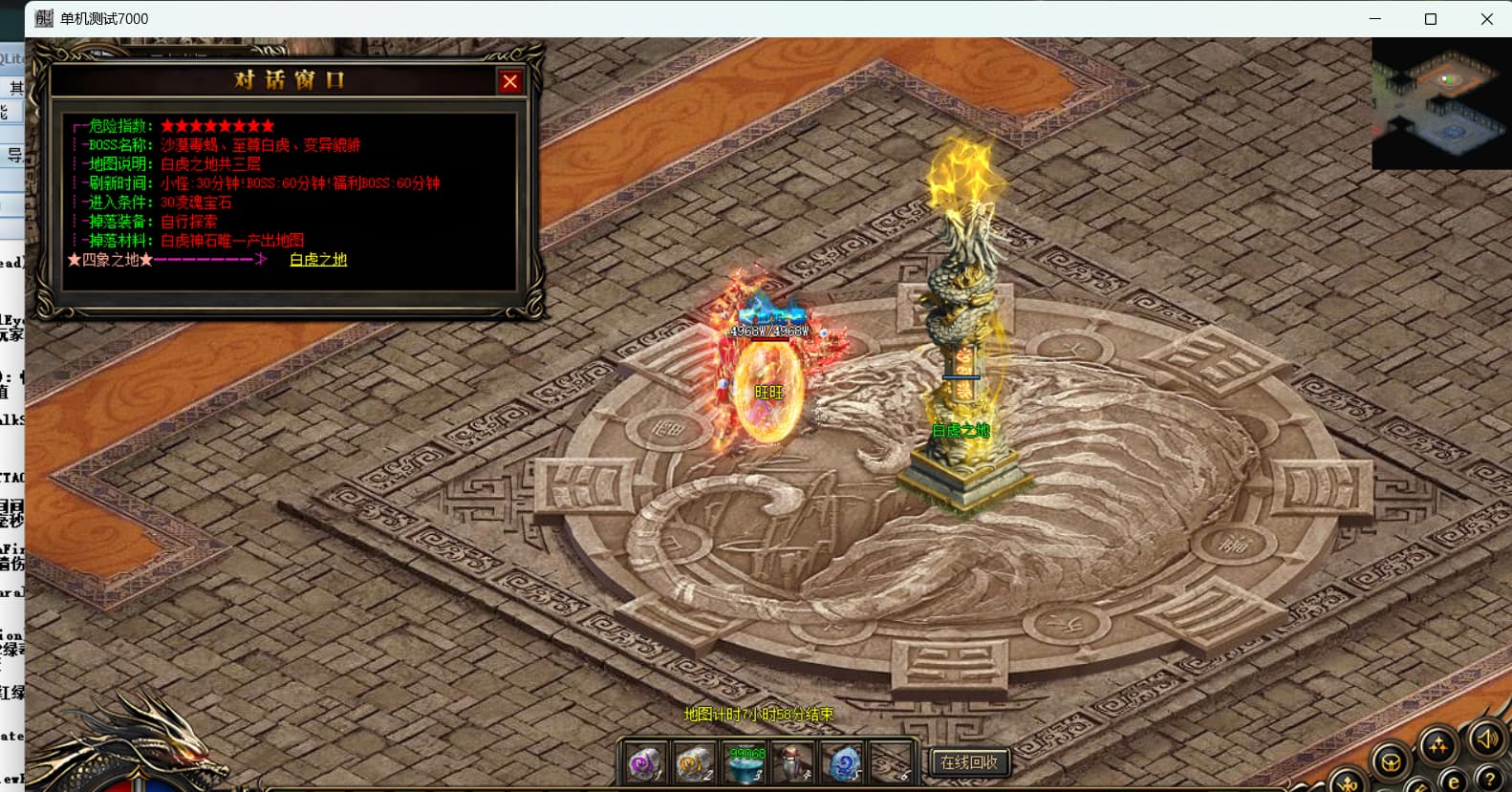The width and height of the screenshot is (1512, 792).
Task: Open the treasure chest round button
Action: [x=1392, y=762]
